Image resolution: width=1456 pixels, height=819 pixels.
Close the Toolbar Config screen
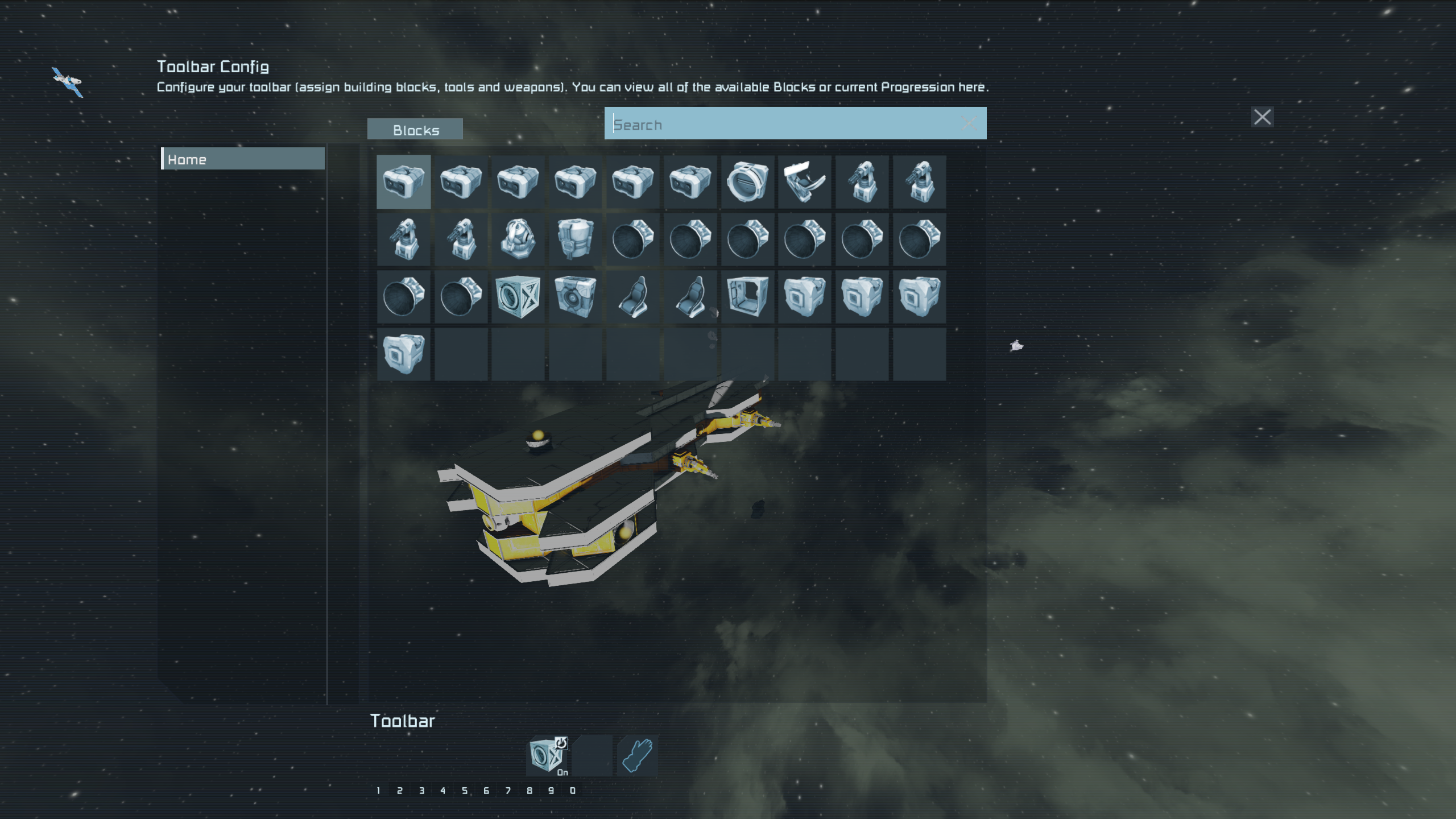[x=1262, y=117]
